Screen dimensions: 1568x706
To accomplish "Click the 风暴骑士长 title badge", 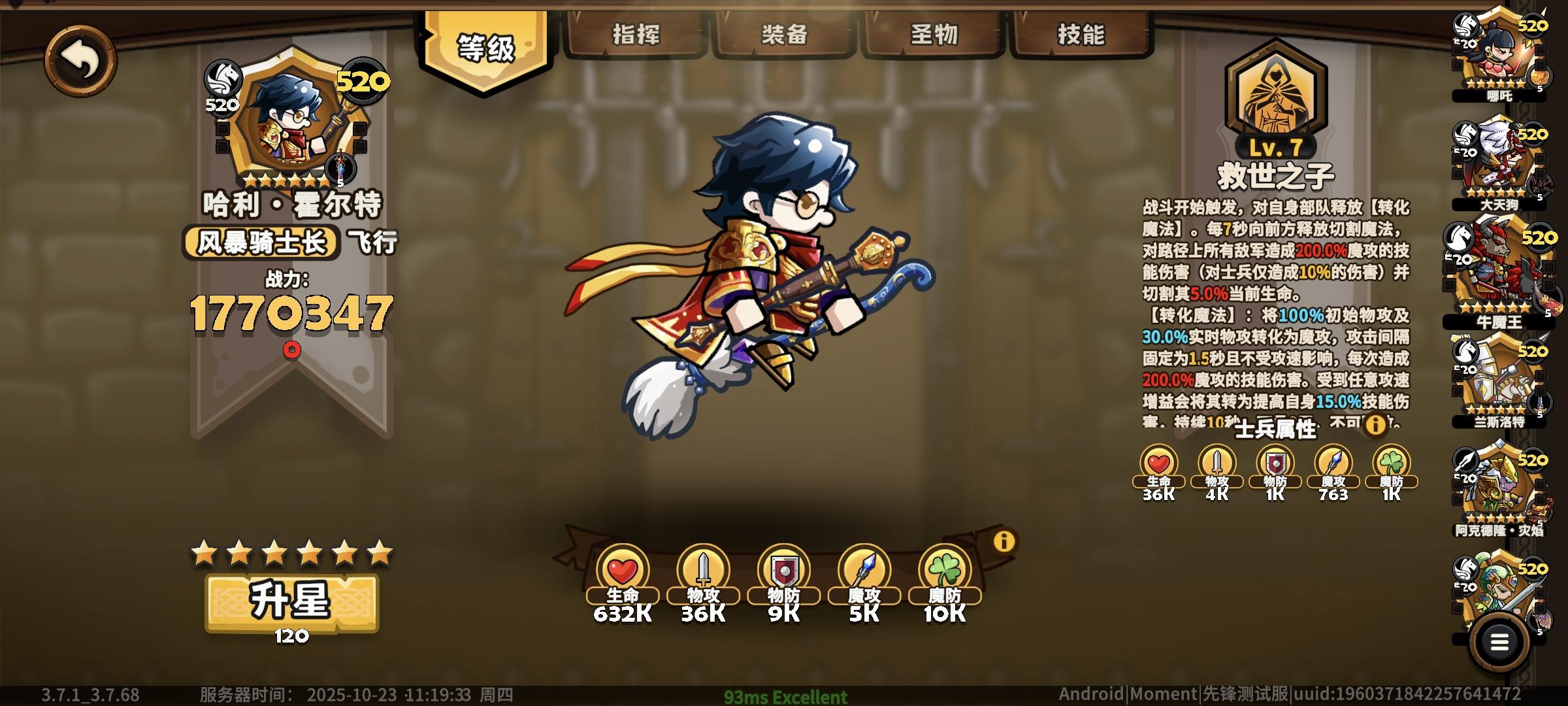I will tap(263, 241).
